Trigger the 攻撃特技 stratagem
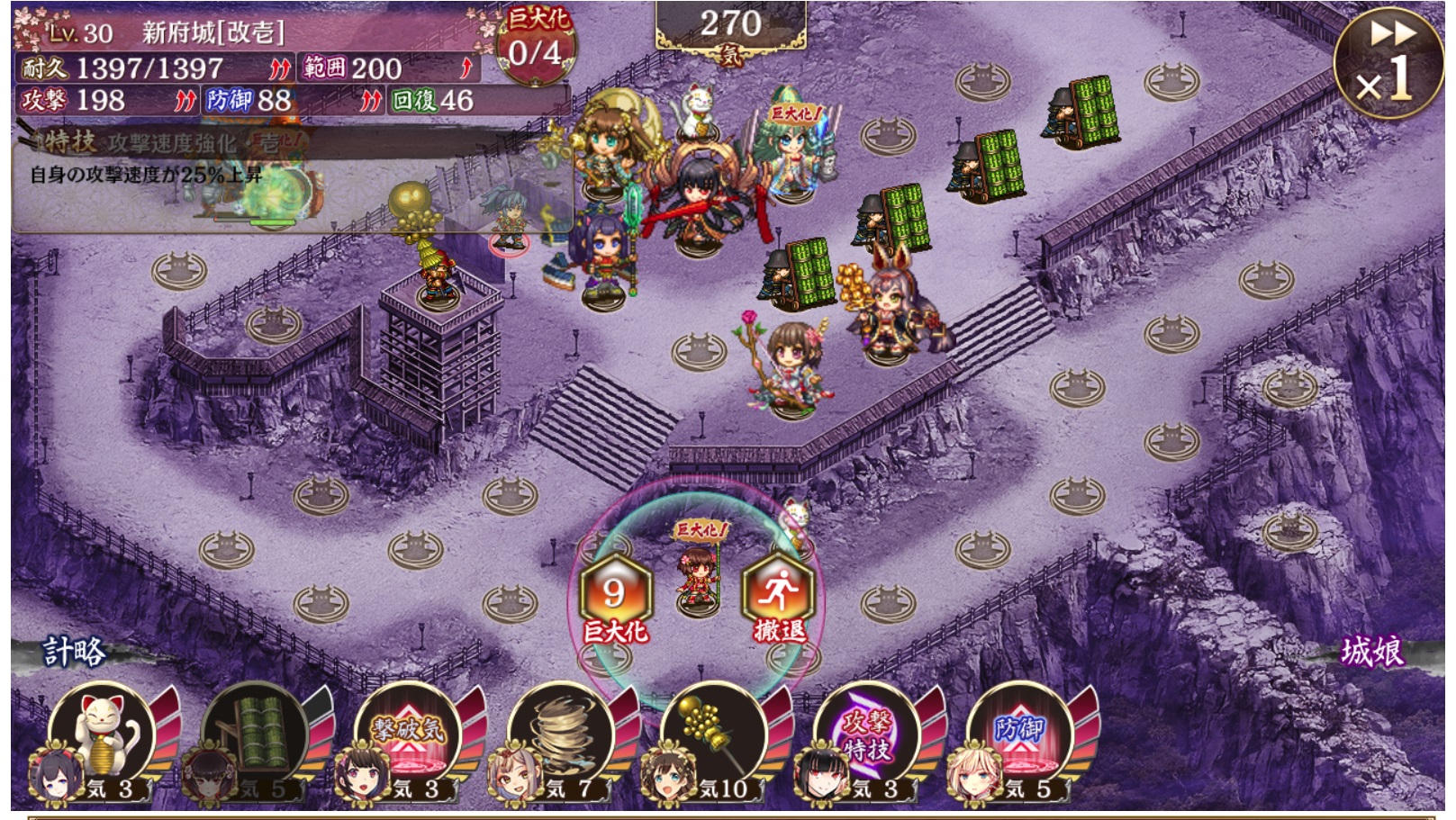Screen dimensions: 1456x820 coord(867,734)
